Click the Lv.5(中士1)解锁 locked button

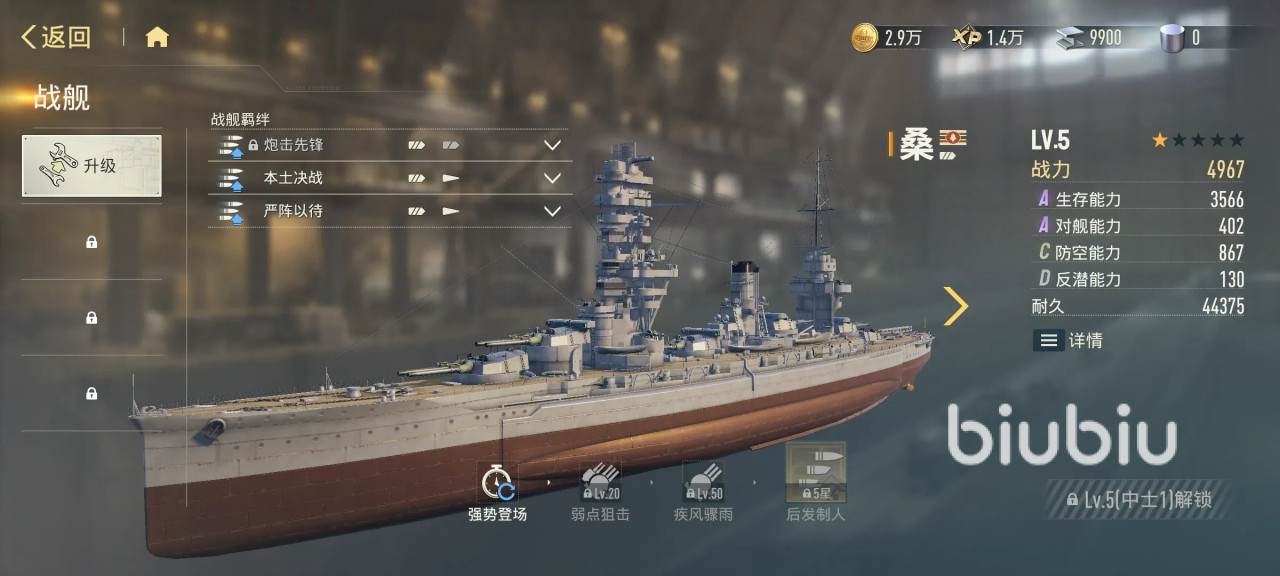pyautogui.click(x=1139, y=499)
